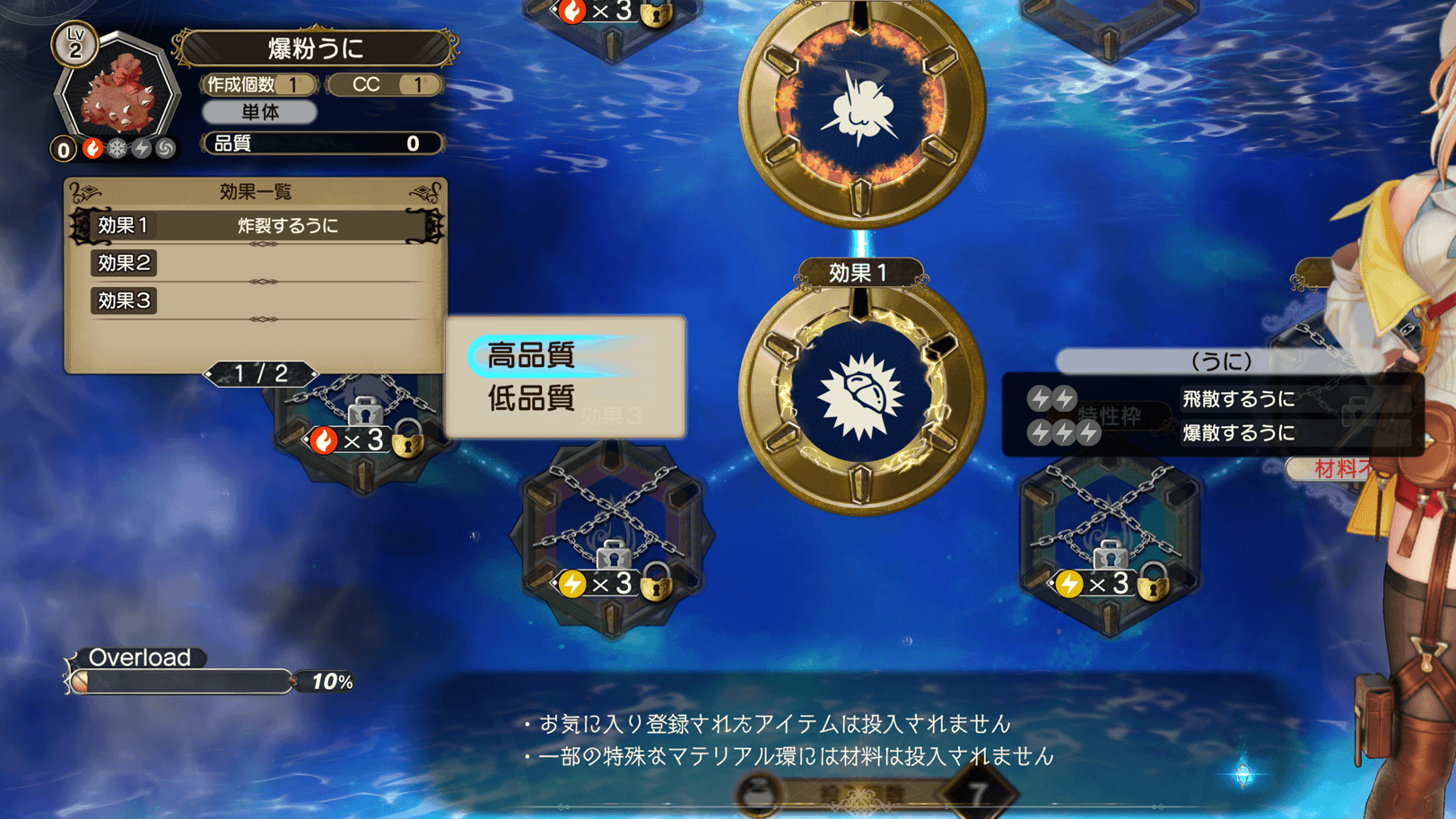
Task: Select the top fire-ringed explosion material ring
Action: 861,108
